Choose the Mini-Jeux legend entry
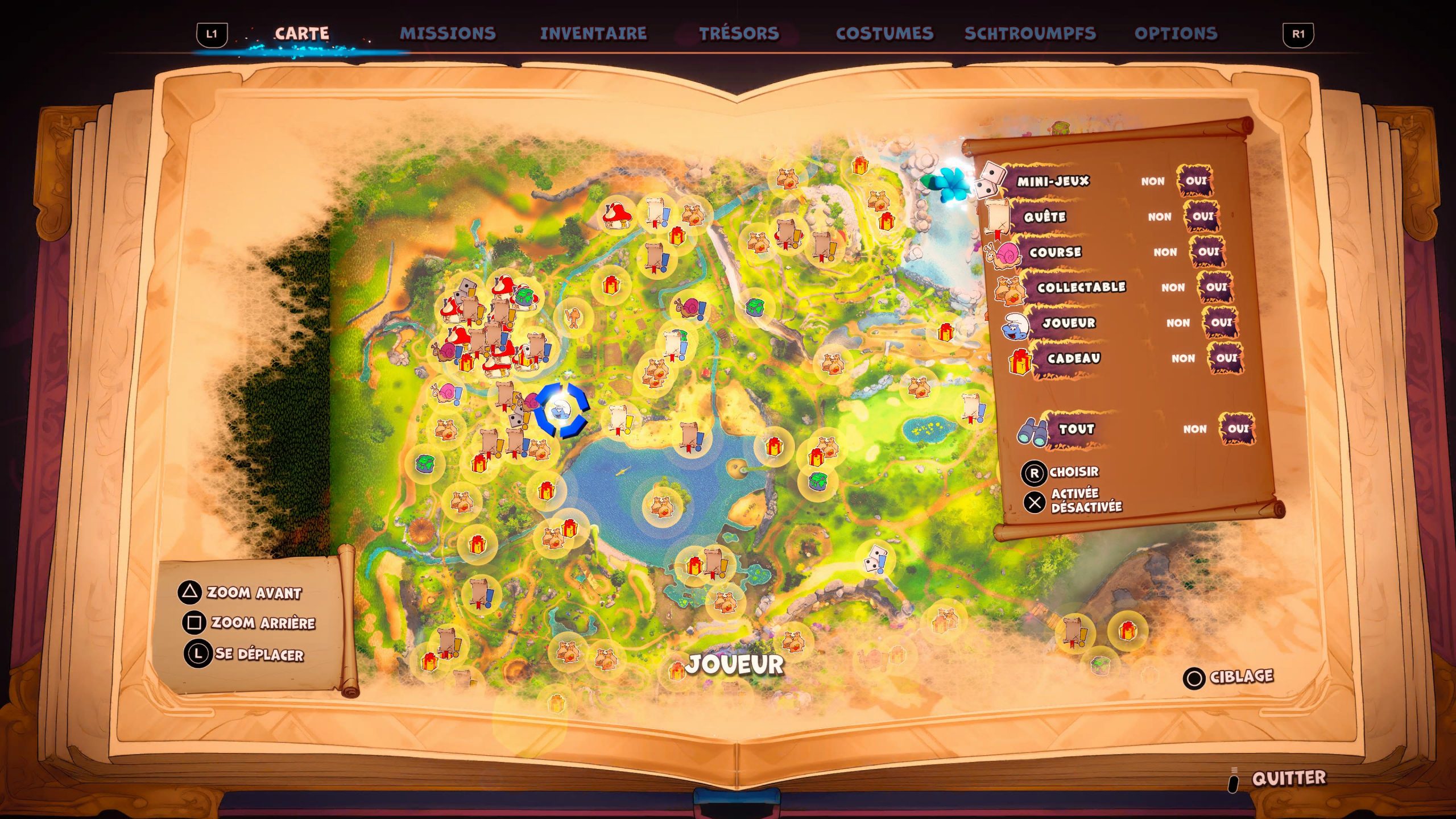 (x=1053, y=181)
